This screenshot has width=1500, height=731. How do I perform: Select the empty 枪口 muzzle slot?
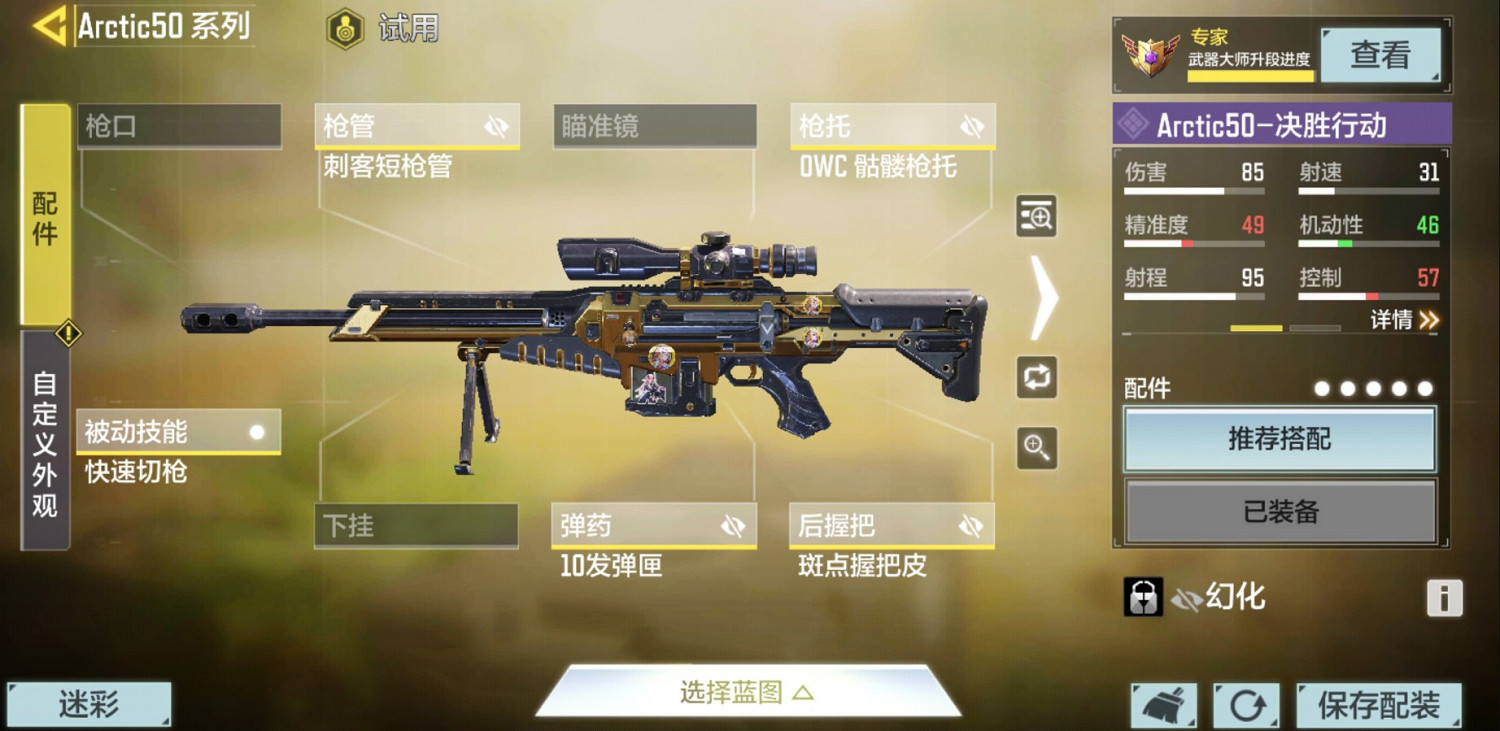tap(180, 125)
